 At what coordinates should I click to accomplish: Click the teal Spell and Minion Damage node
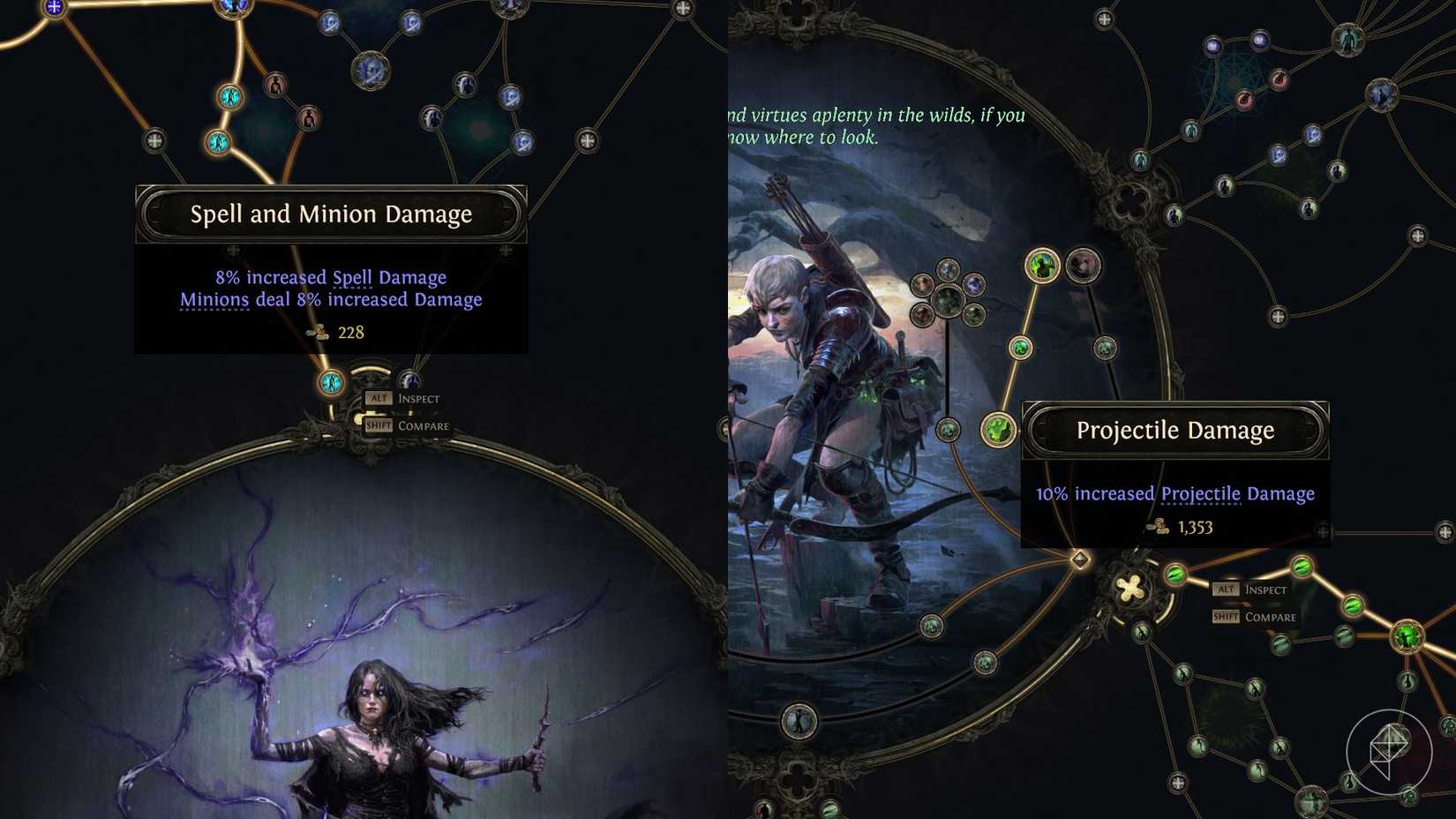329,381
